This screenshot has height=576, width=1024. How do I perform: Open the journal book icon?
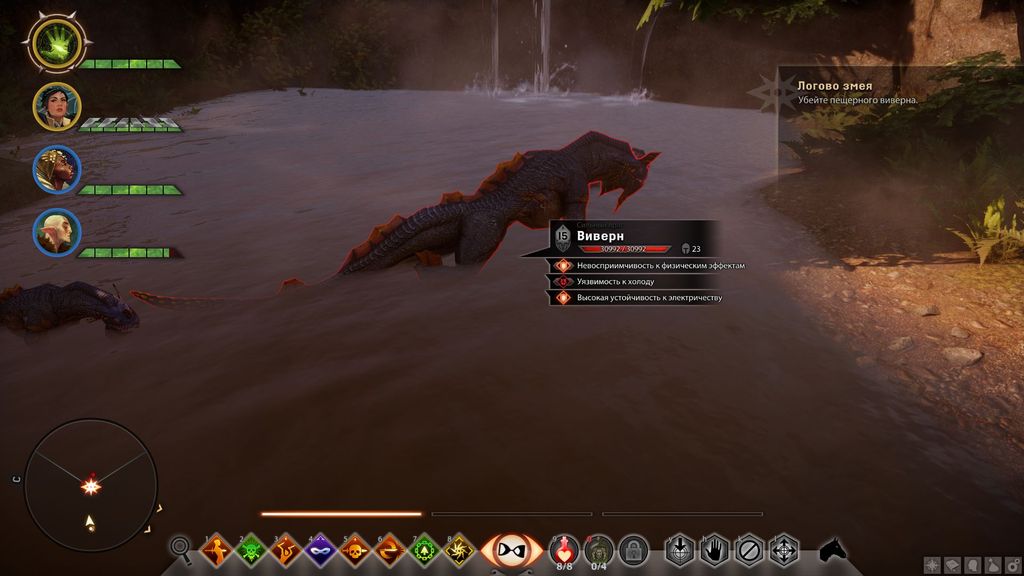(x=953, y=565)
